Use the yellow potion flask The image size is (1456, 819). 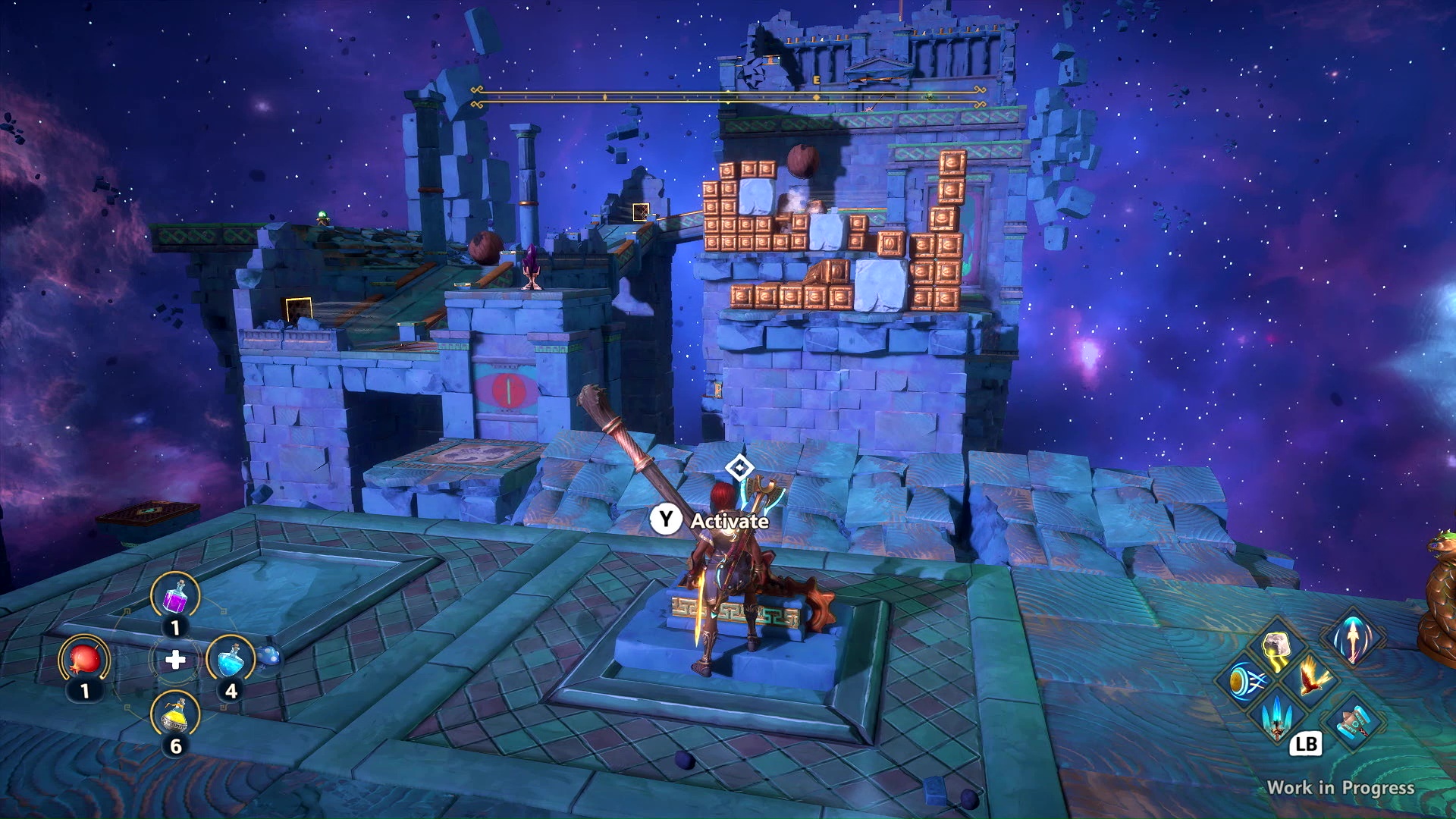click(175, 715)
